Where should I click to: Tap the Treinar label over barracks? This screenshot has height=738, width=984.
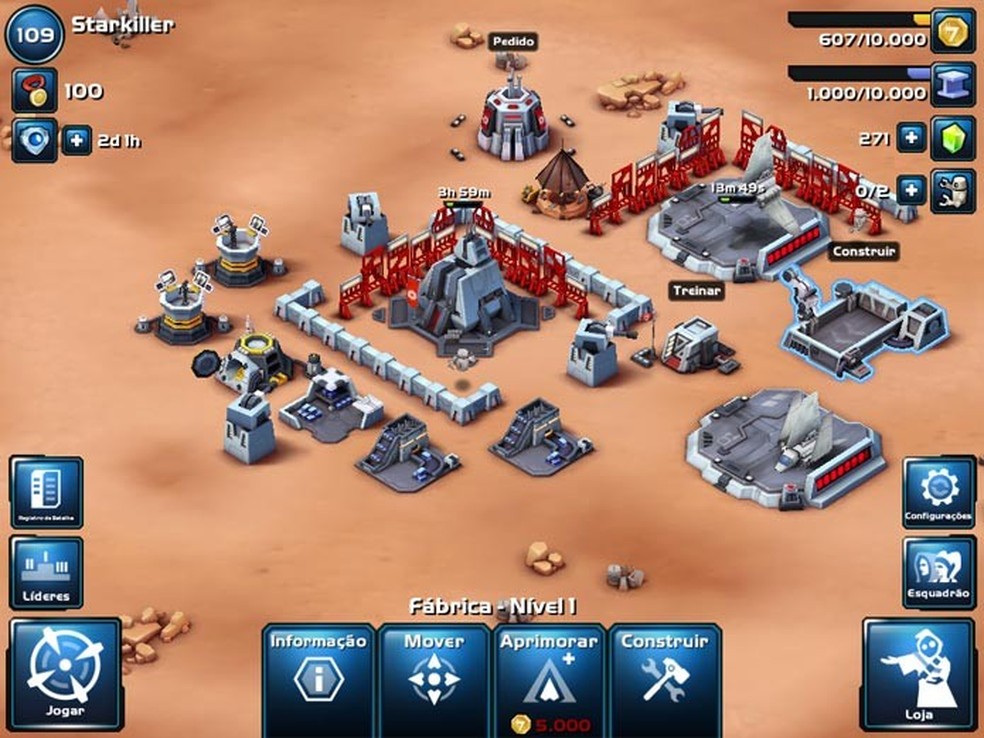(x=696, y=291)
